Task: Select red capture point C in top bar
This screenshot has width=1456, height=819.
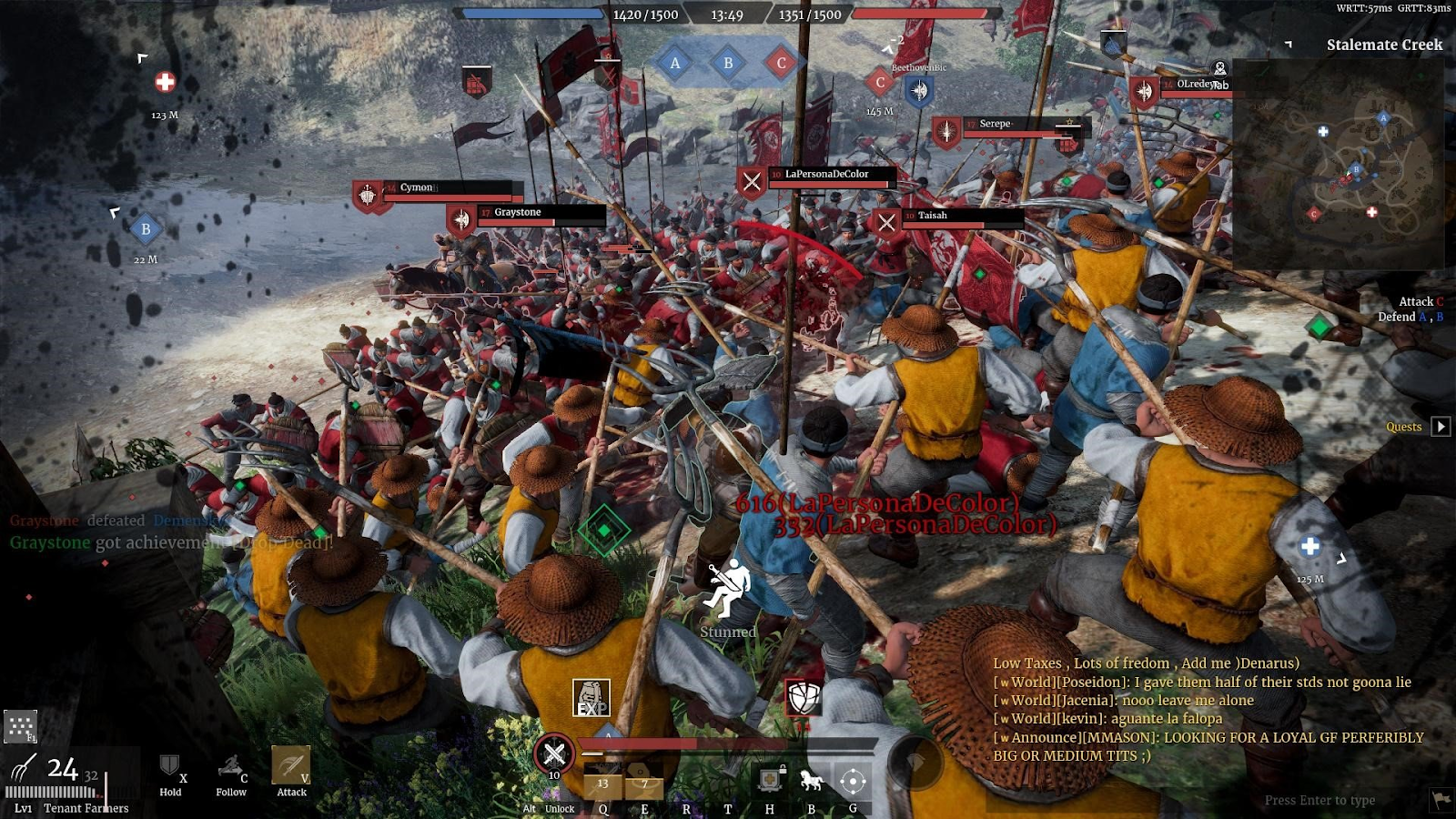Action: click(781, 64)
